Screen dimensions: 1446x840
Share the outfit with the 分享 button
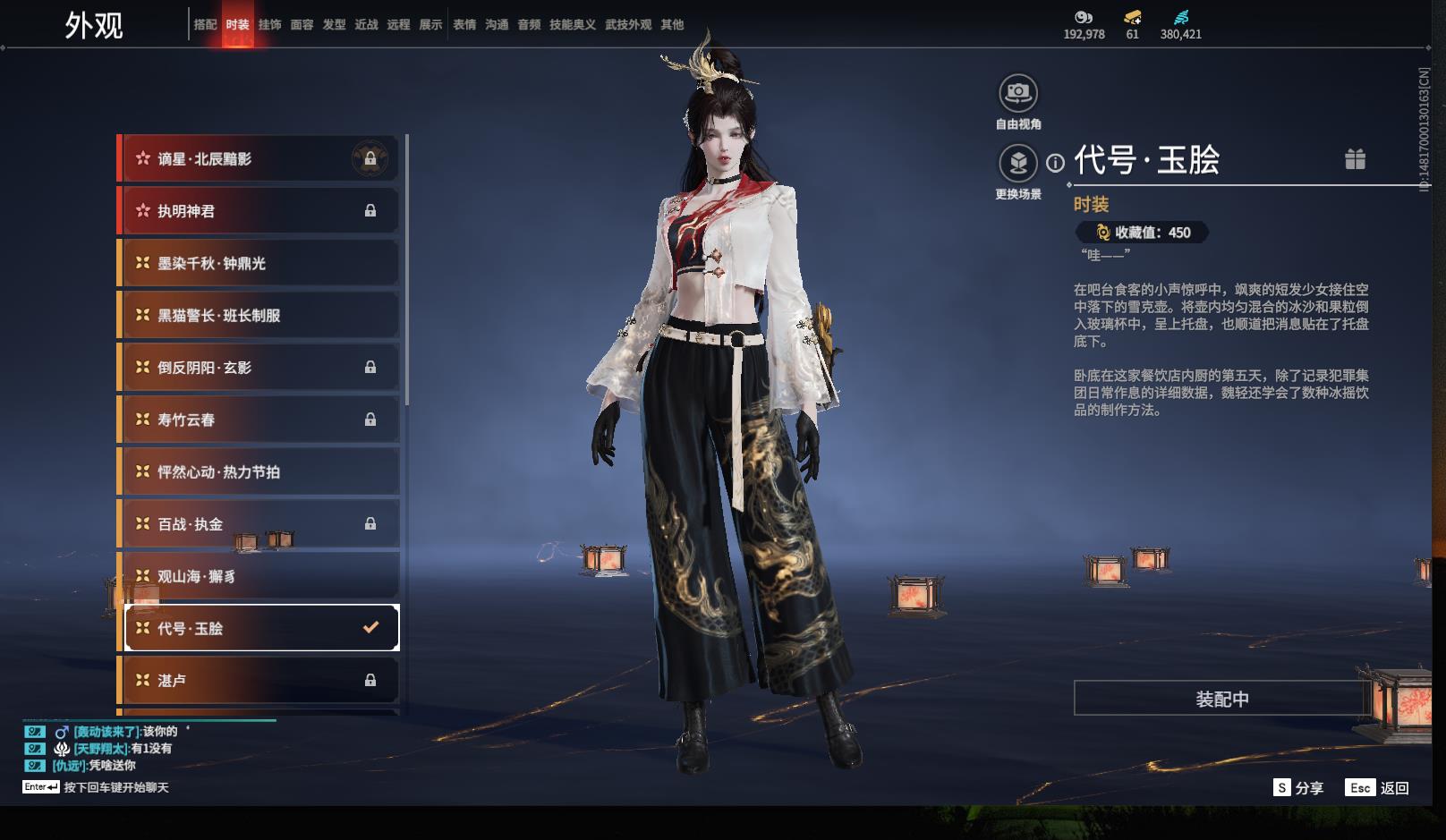(x=1298, y=788)
